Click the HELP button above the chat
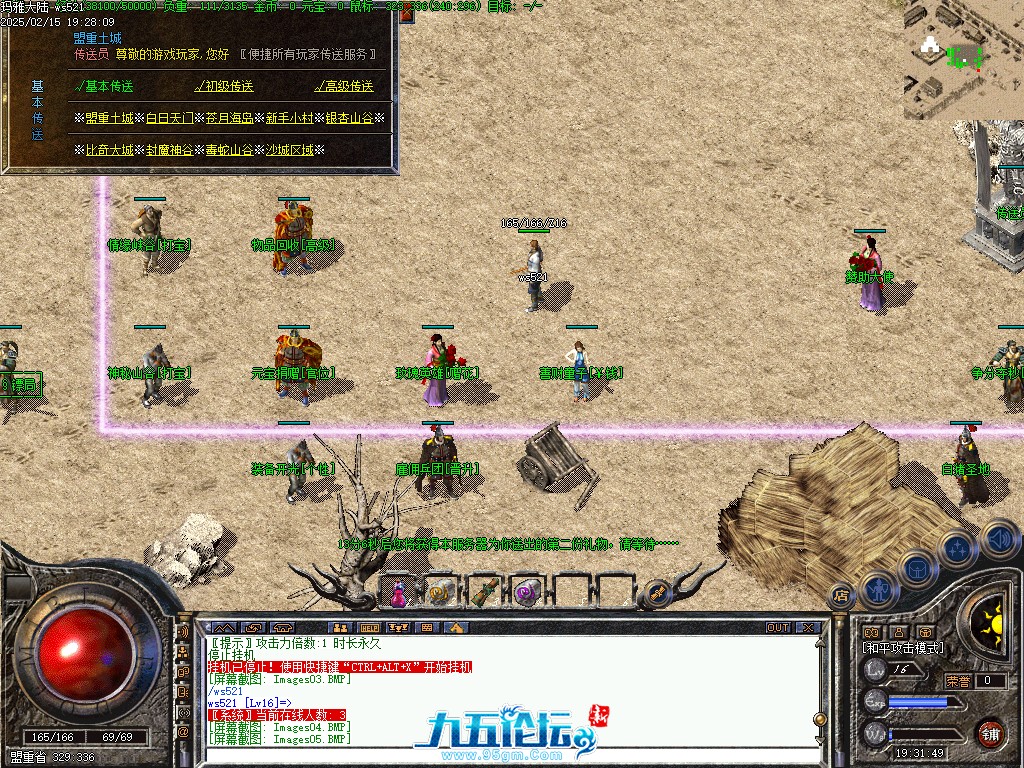The image size is (1024, 768). pyautogui.click(x=370, y=628)
